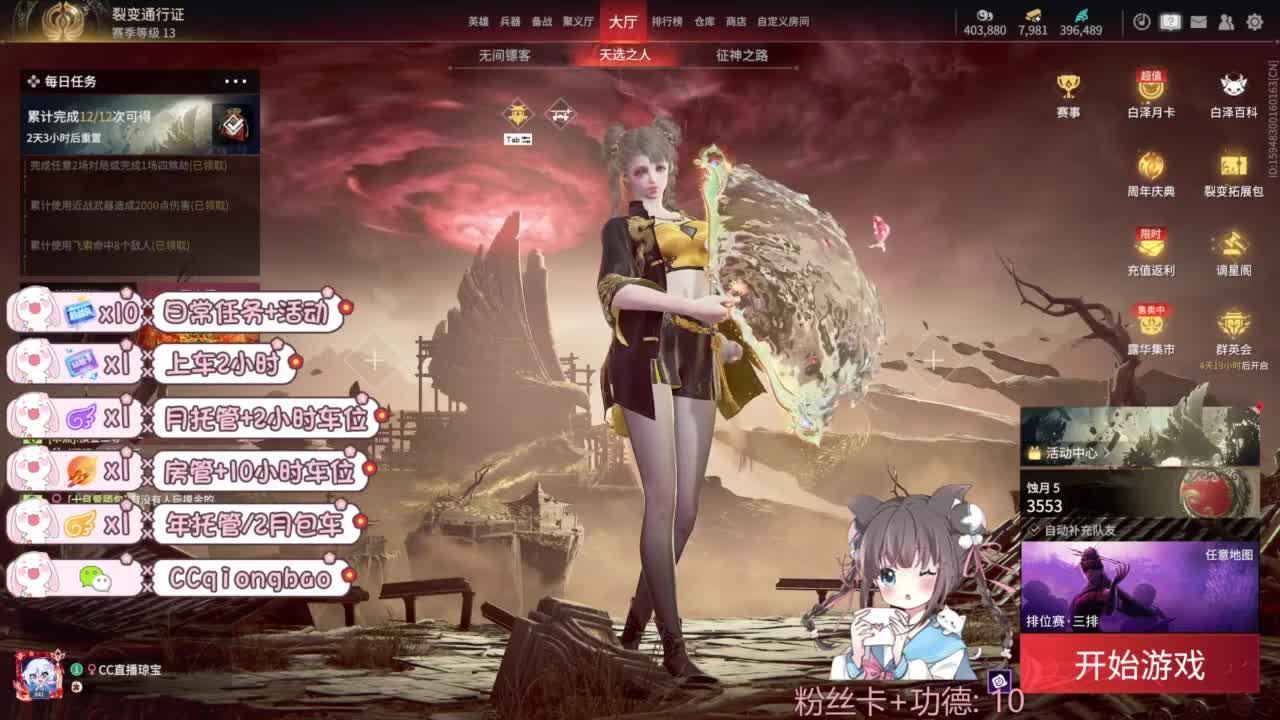Open the mail inbox icon

pyautogui.click(x=1198, y=22)
